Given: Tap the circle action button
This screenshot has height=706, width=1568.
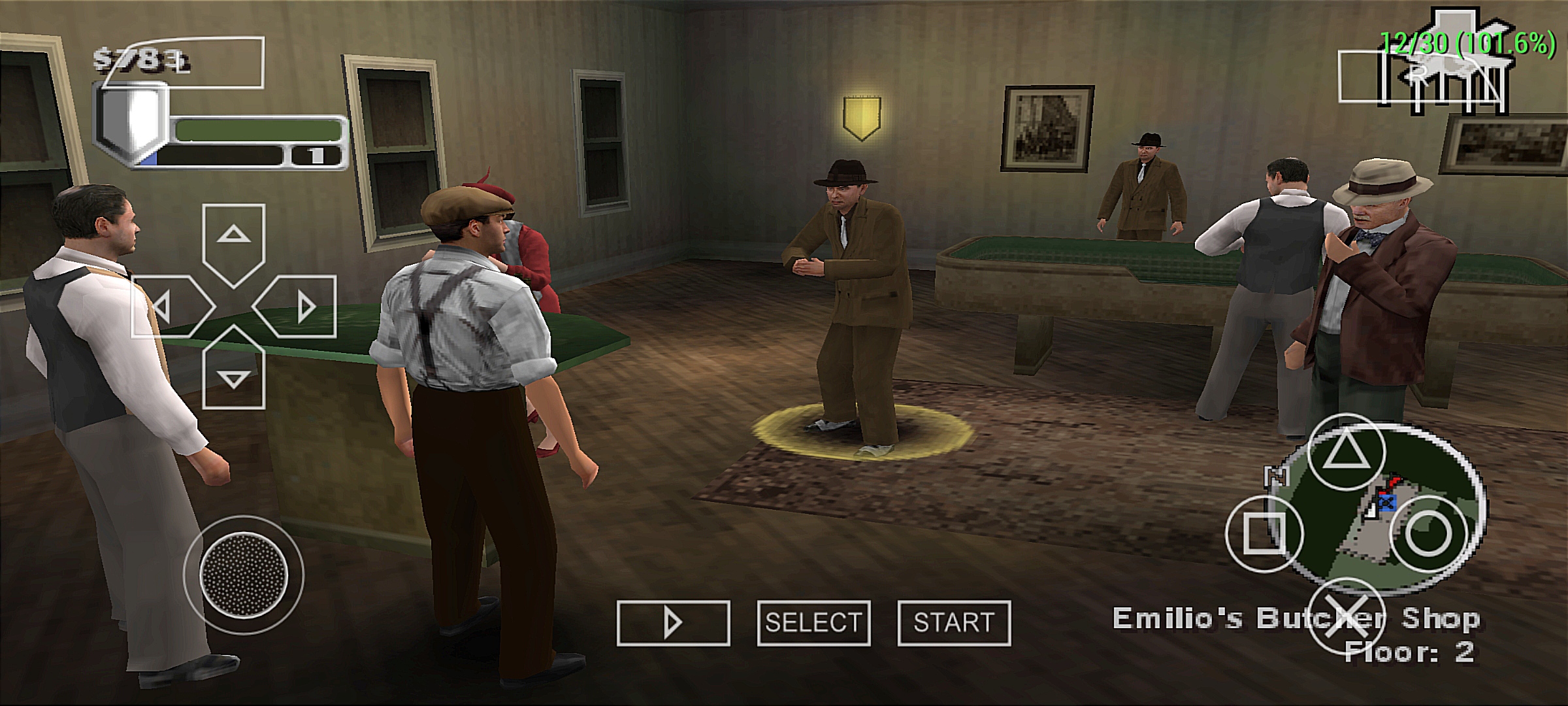Looking at the screenshot, I should point(1428,533).
